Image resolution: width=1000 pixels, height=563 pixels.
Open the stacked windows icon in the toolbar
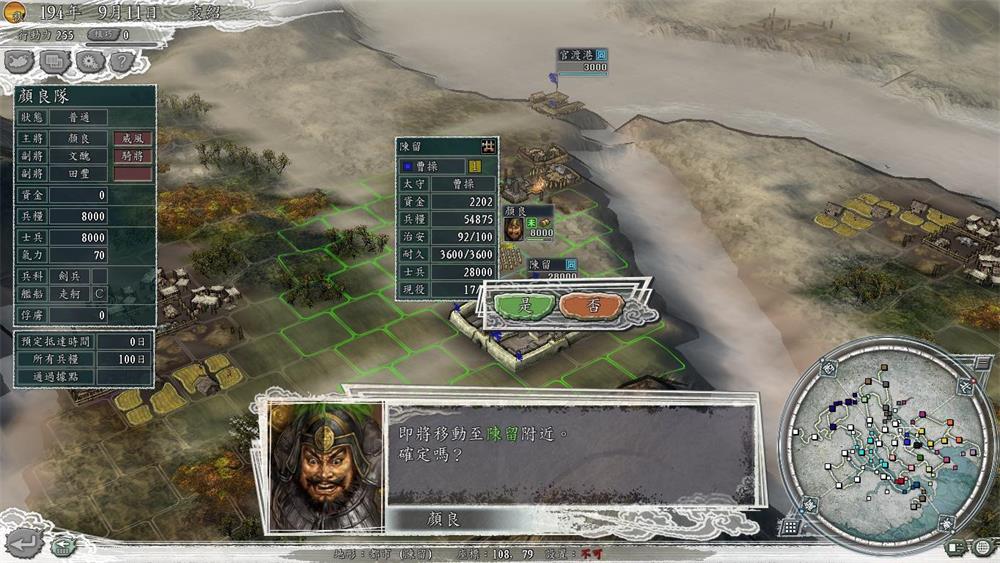click(x=55, y=61)
